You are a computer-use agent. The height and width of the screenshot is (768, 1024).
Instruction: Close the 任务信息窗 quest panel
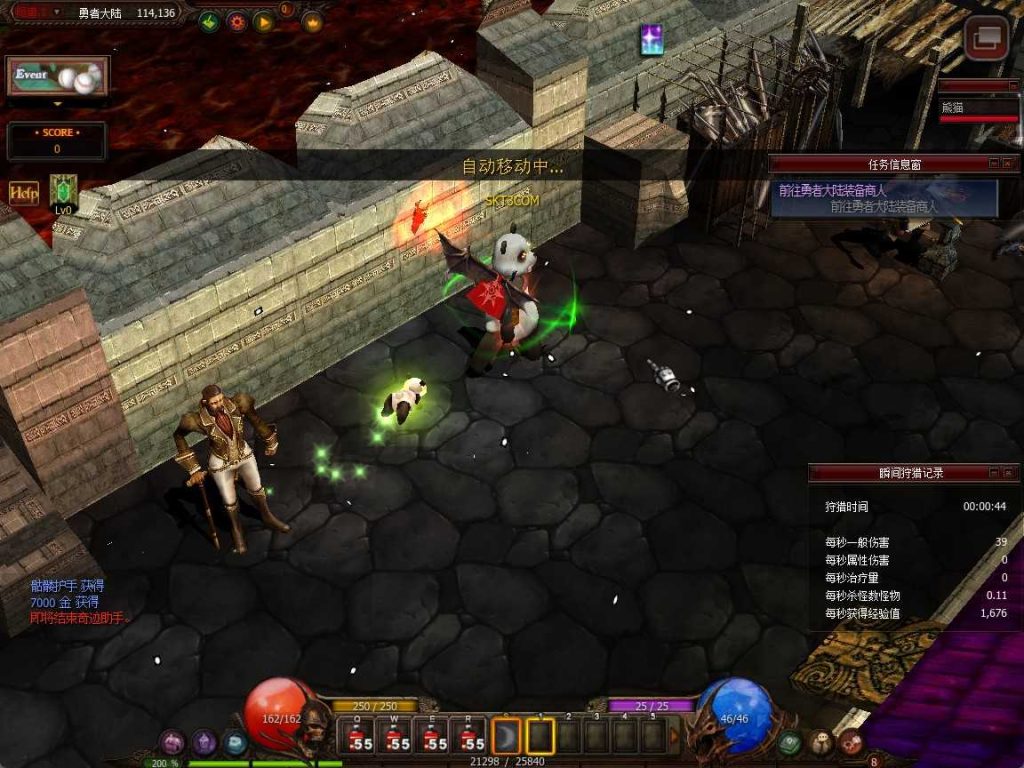point(1009,163)
